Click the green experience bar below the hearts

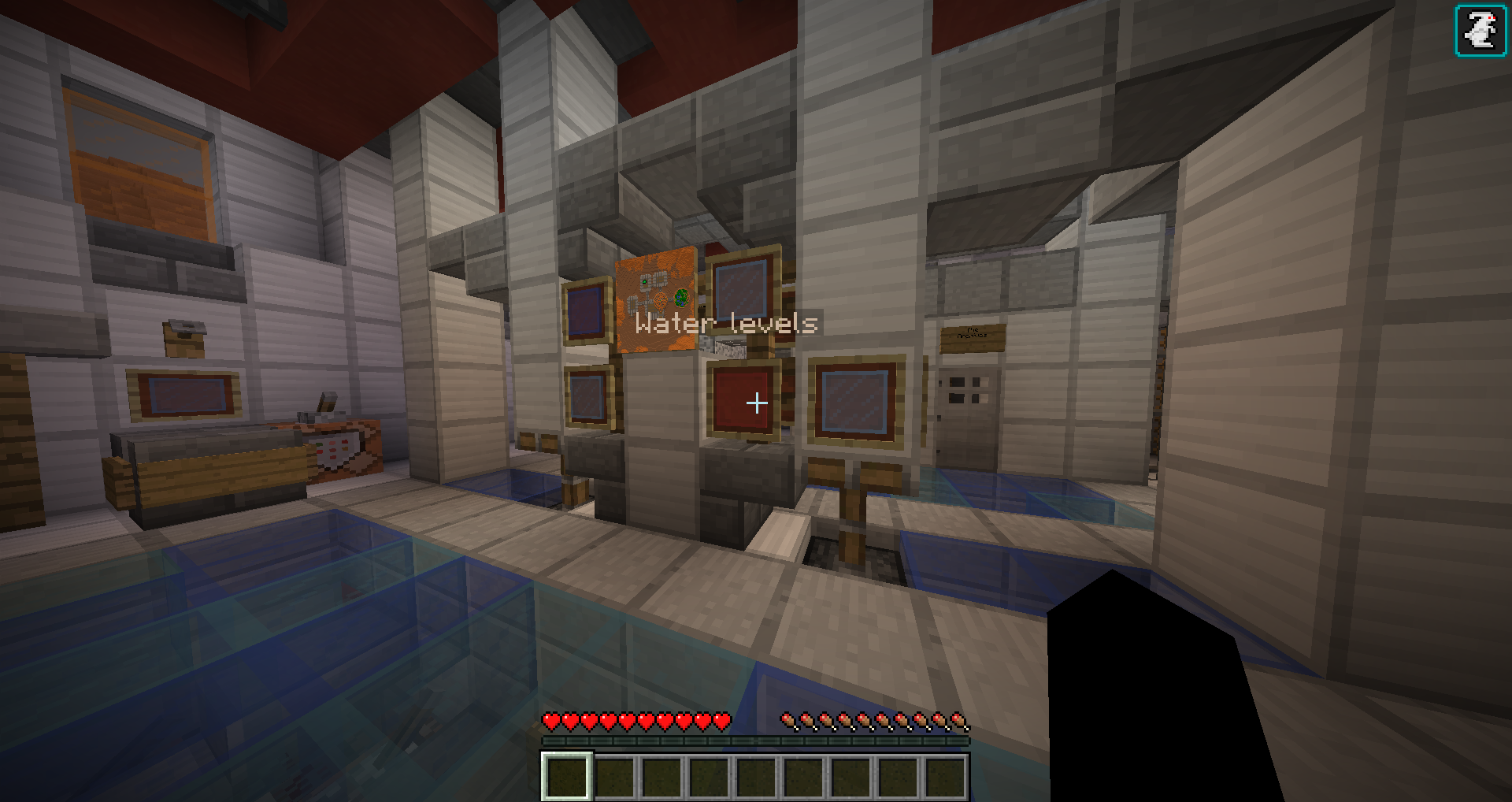coord(754,741)
